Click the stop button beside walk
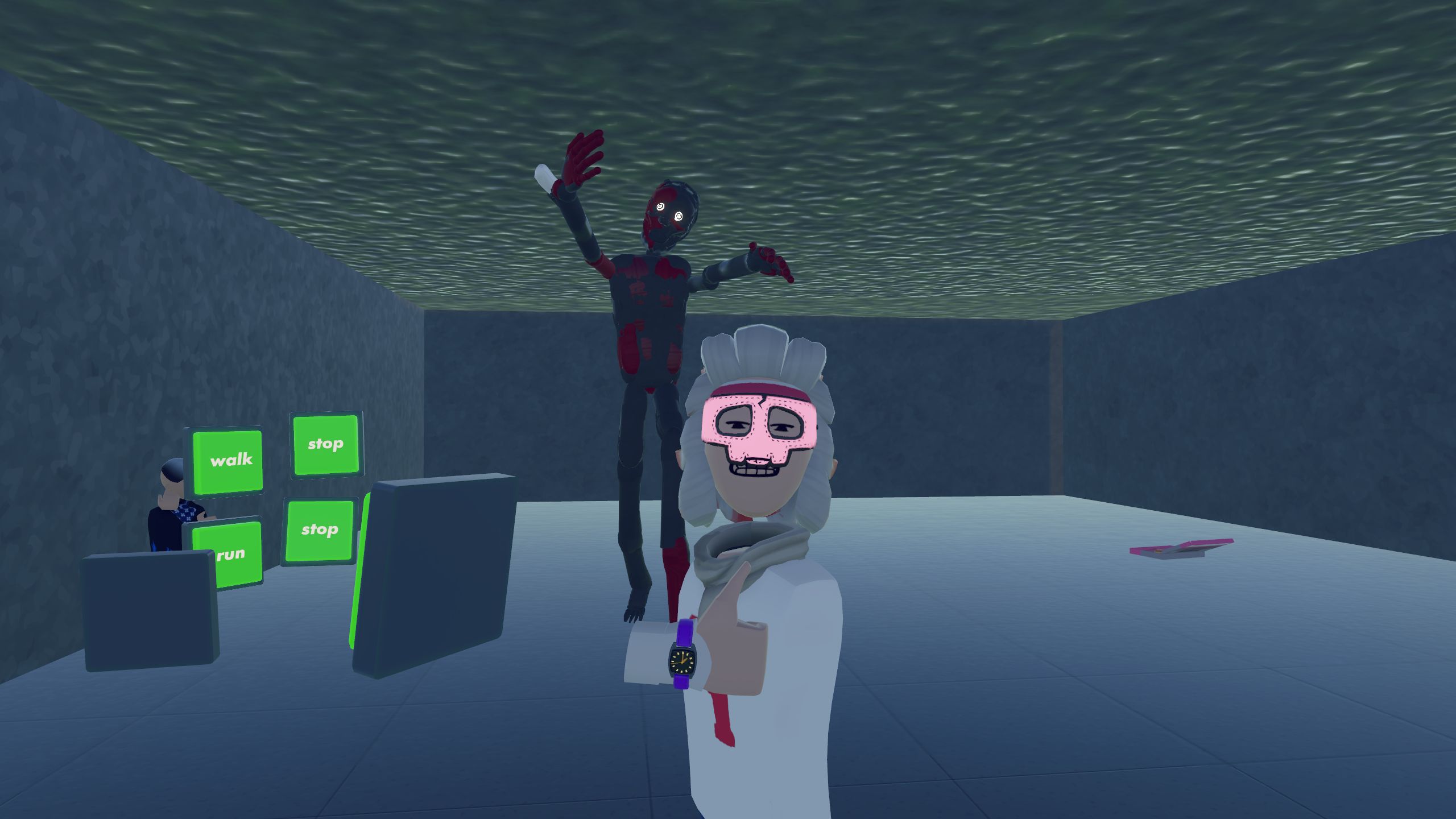The image size is (1456, 819). (326, 444)
